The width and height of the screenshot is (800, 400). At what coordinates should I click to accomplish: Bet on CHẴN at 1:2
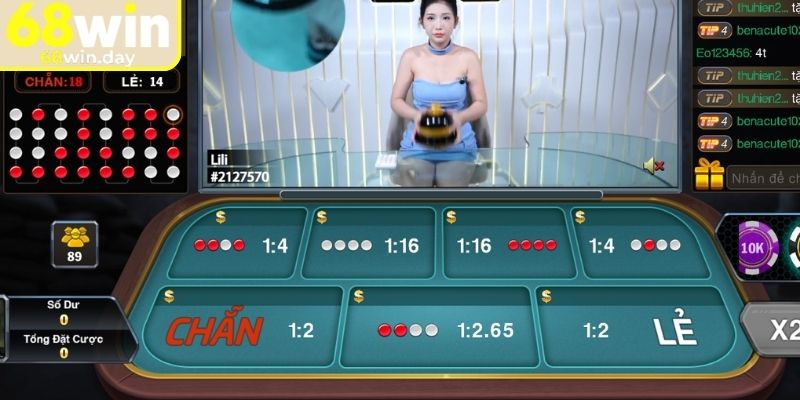pos(238,330)
